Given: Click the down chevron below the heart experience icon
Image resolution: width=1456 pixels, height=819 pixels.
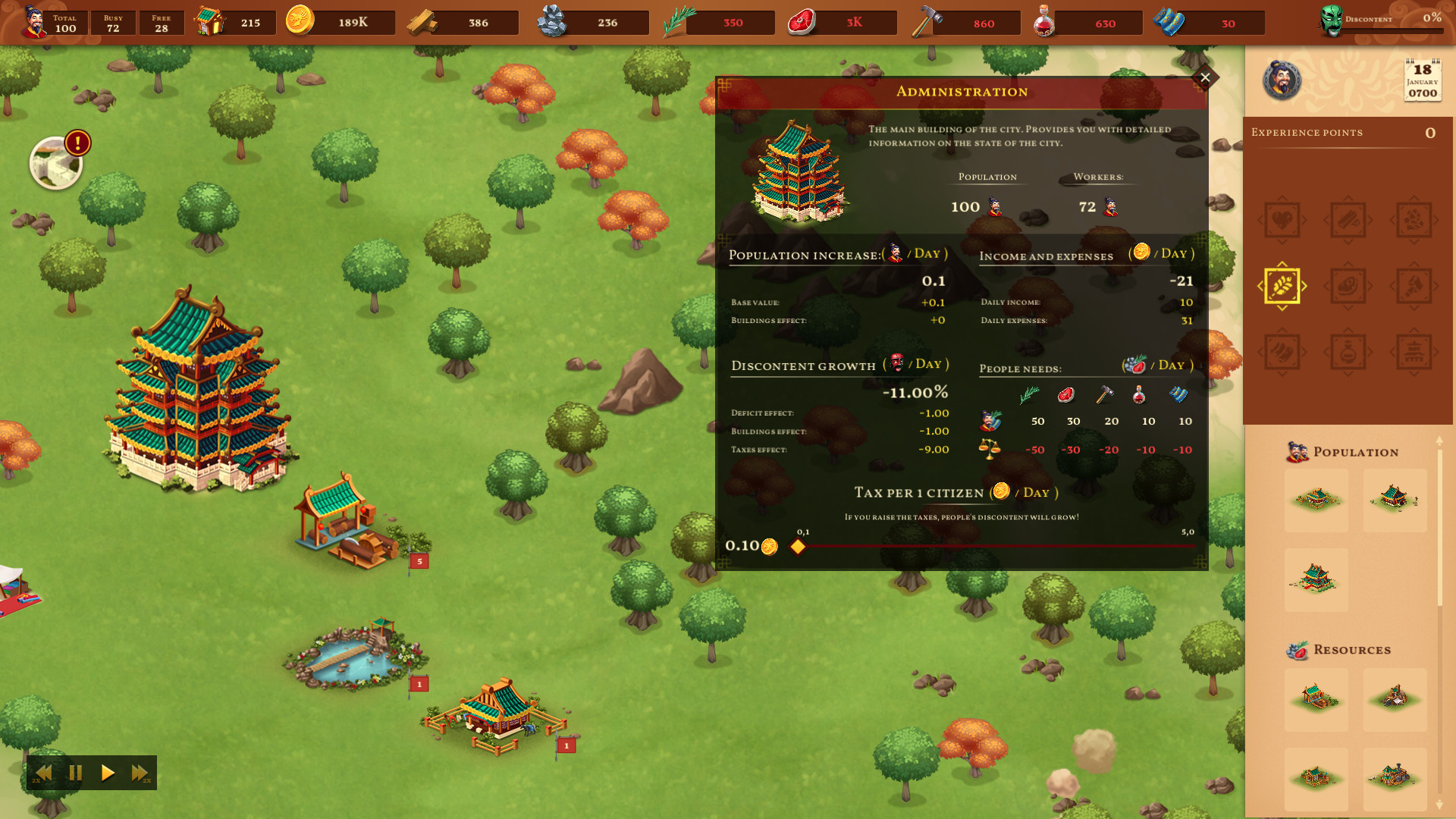Looking at the screenshot, I should click(1282, 243).
